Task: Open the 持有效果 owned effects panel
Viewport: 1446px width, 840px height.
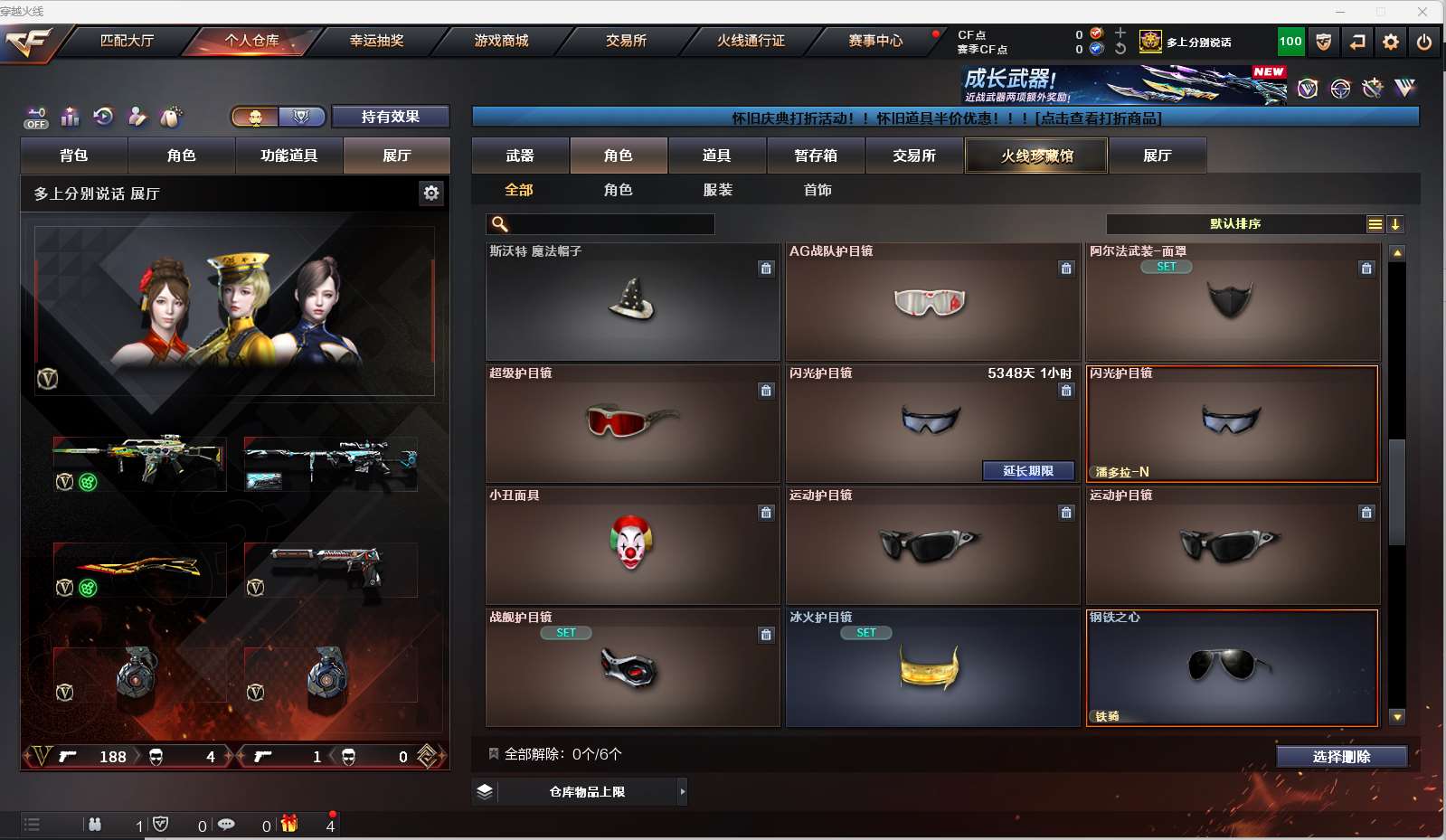Action: pyautogui.click(x=390, y=117)
